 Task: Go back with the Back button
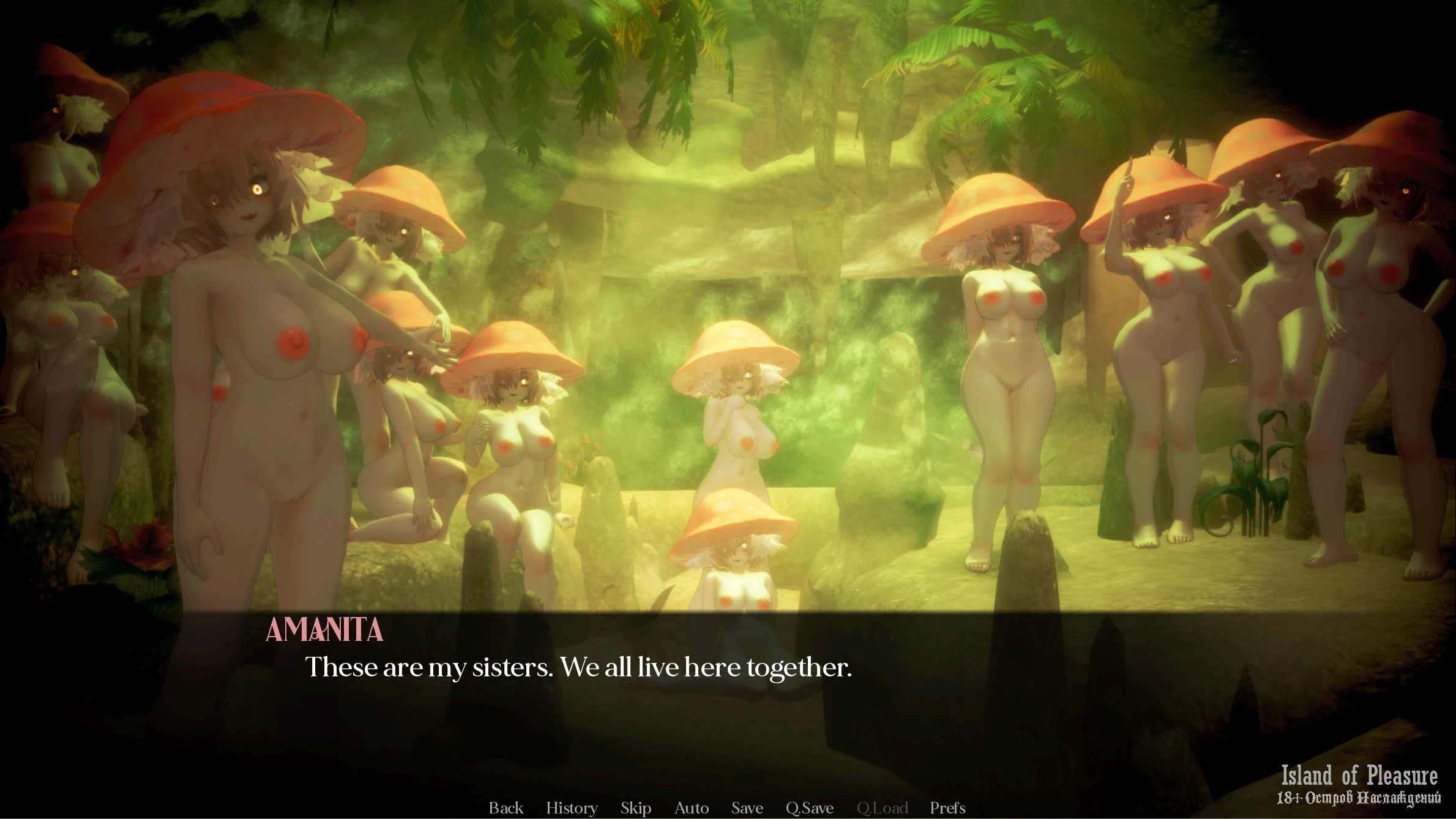(506, 808)
